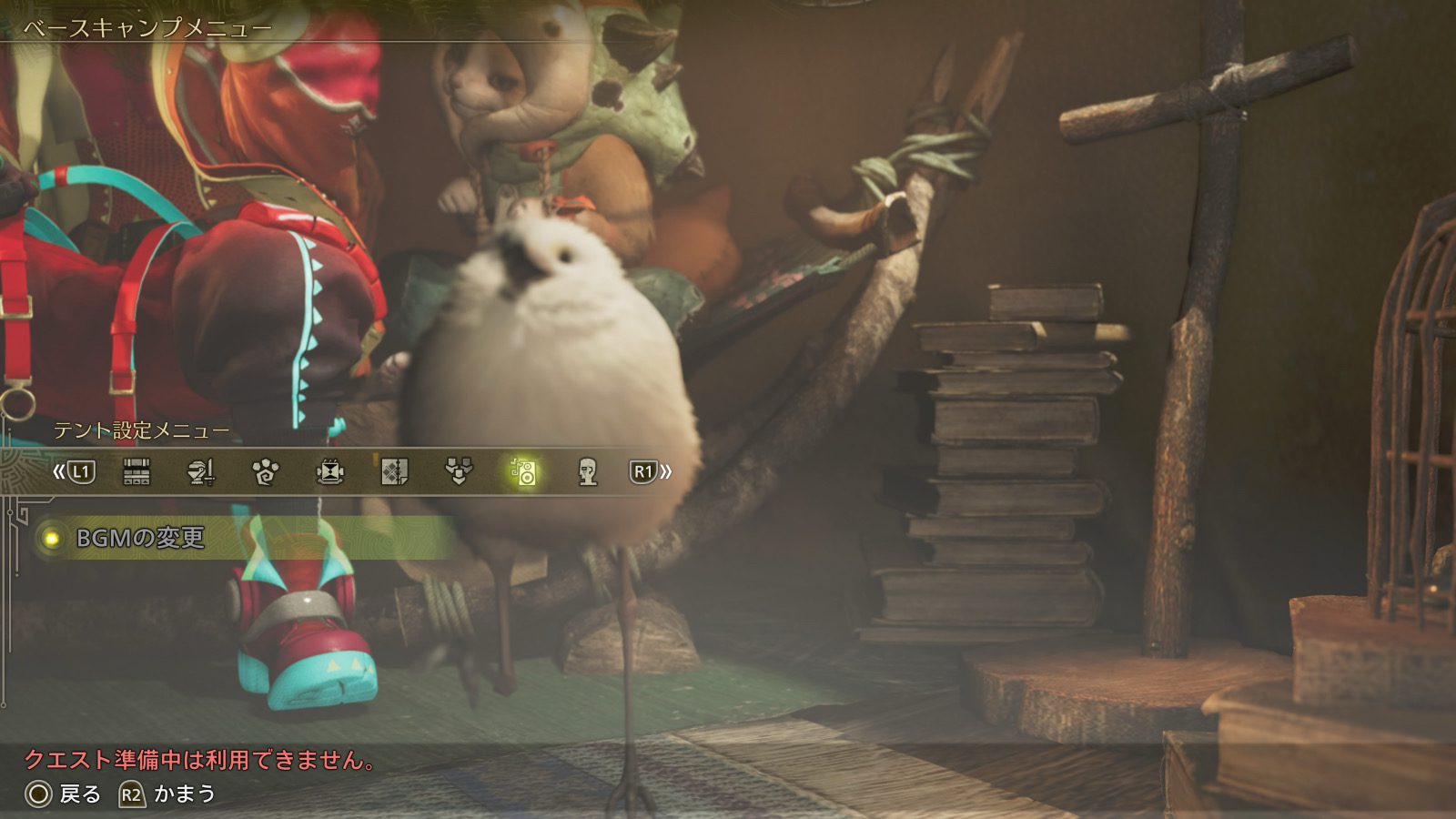This screenshot has width=1456, height=819.
Task: Switch to the face profile tab
Action: (588, 471)
